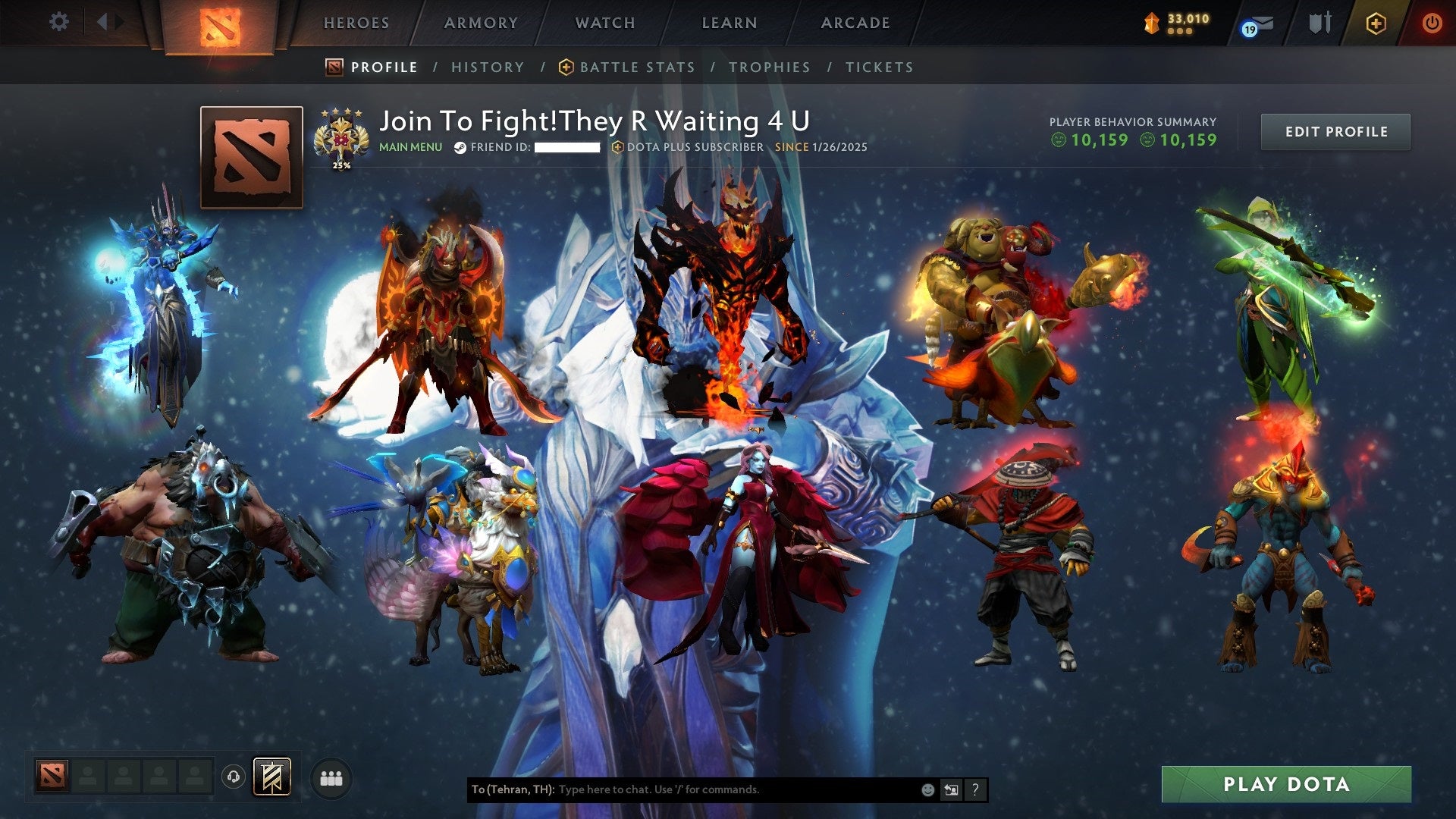Viewport: 1456px width, 819px height.
Task: Open the Watch menu item
Action: (x=604, y=23)
